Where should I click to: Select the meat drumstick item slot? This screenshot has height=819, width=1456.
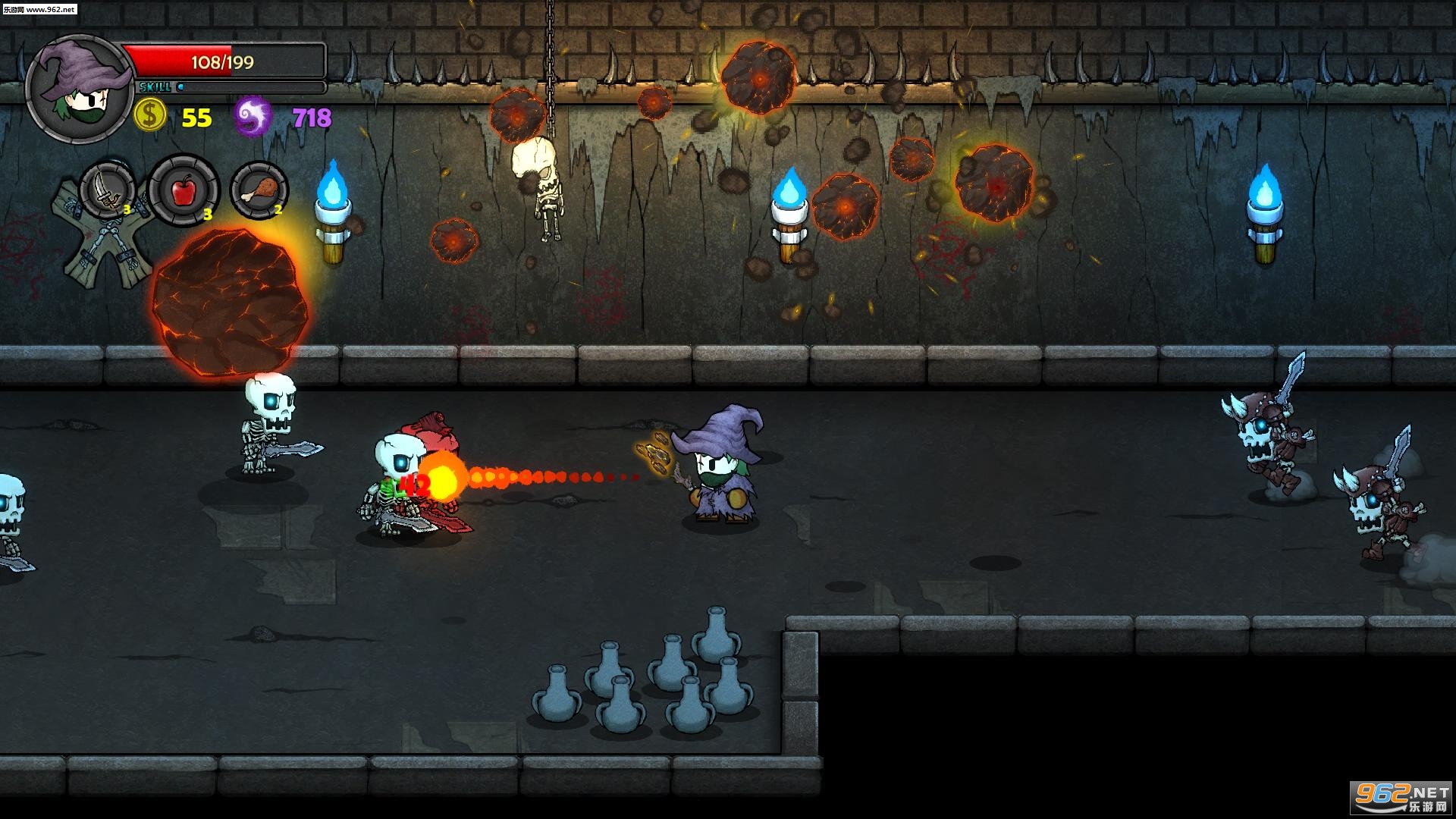pos(259,190)
